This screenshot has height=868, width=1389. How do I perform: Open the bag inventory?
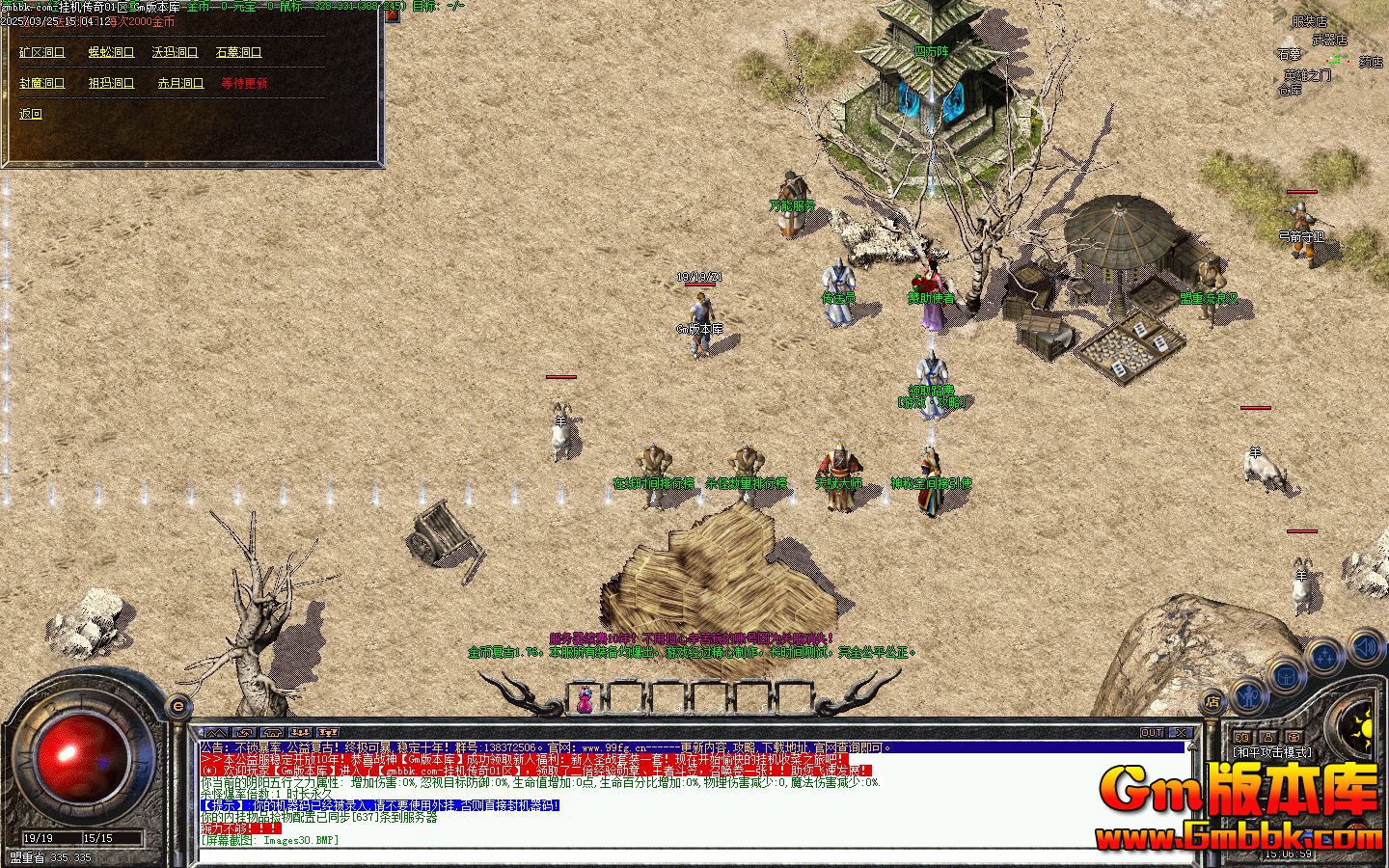1287,673
